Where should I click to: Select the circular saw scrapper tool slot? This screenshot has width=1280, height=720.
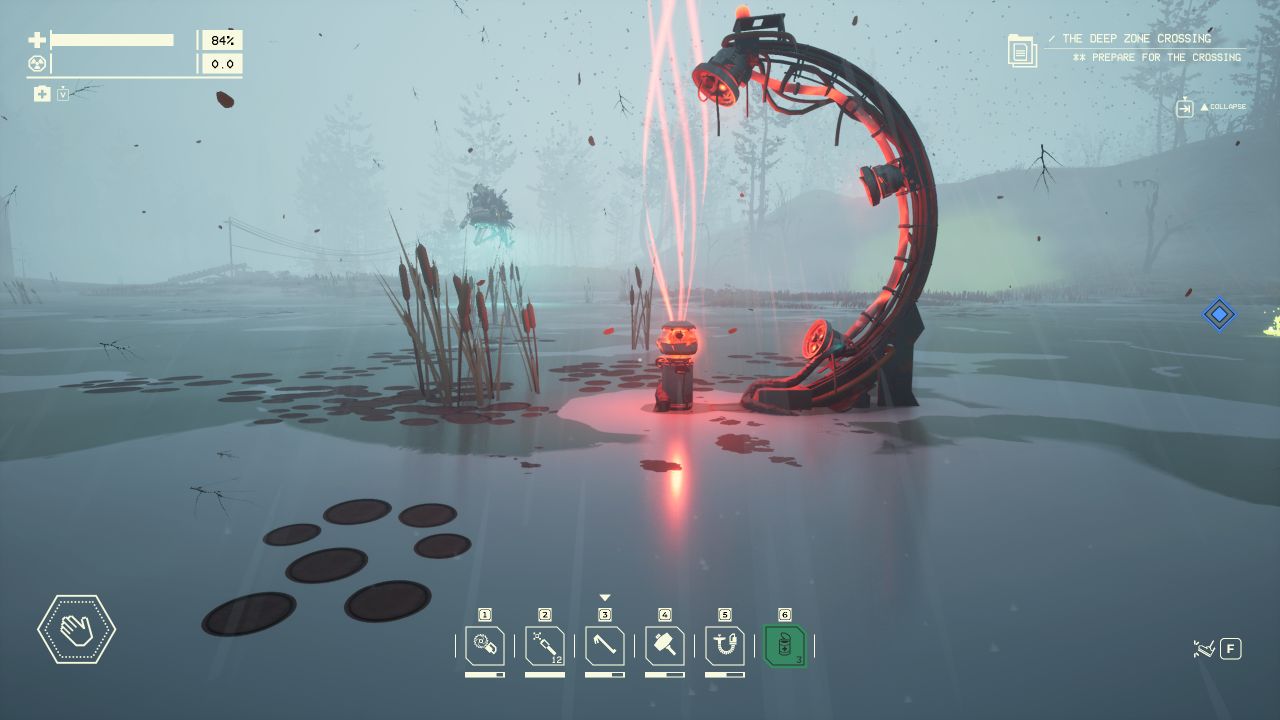click(x=485, y=646)
